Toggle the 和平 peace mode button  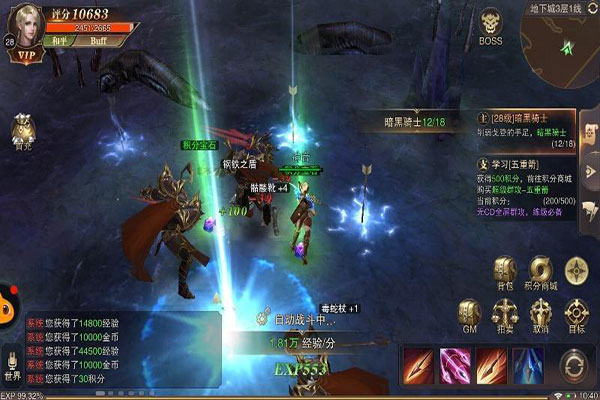[x=58, y=43]
